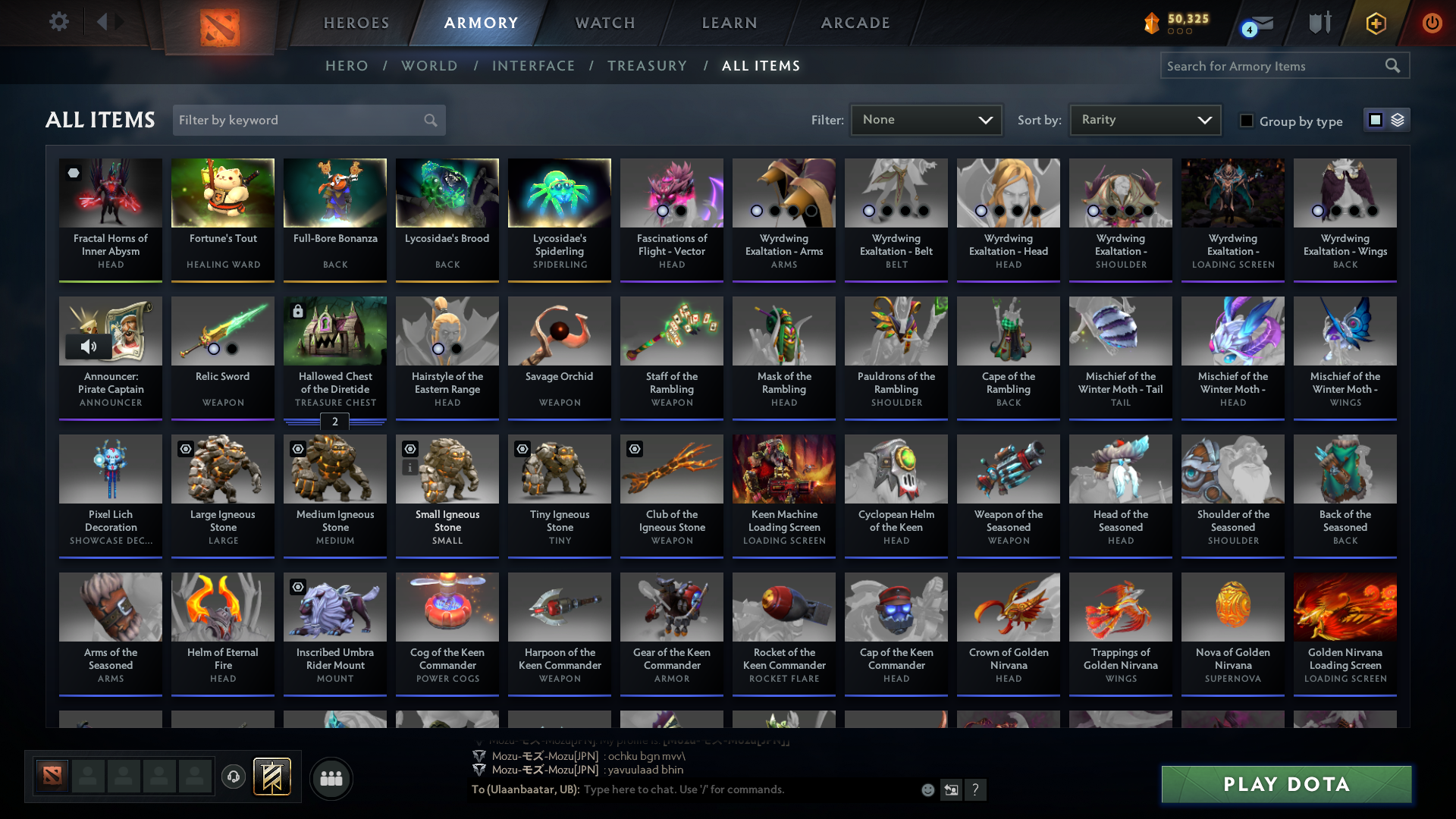Click the PLAY DOTA button
Image resolution: width=1456 pixels, height=819 pixels.
point(1285,784)
